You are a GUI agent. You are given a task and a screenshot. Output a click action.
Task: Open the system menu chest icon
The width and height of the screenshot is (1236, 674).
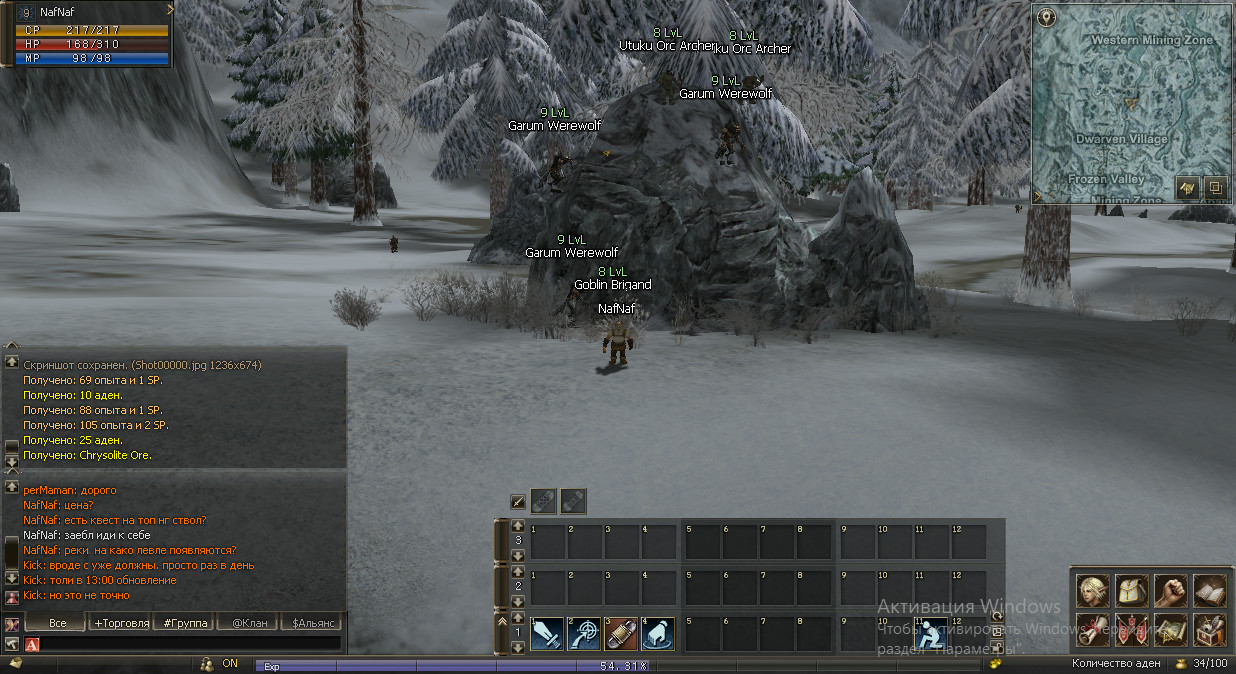coord(1209,630)
